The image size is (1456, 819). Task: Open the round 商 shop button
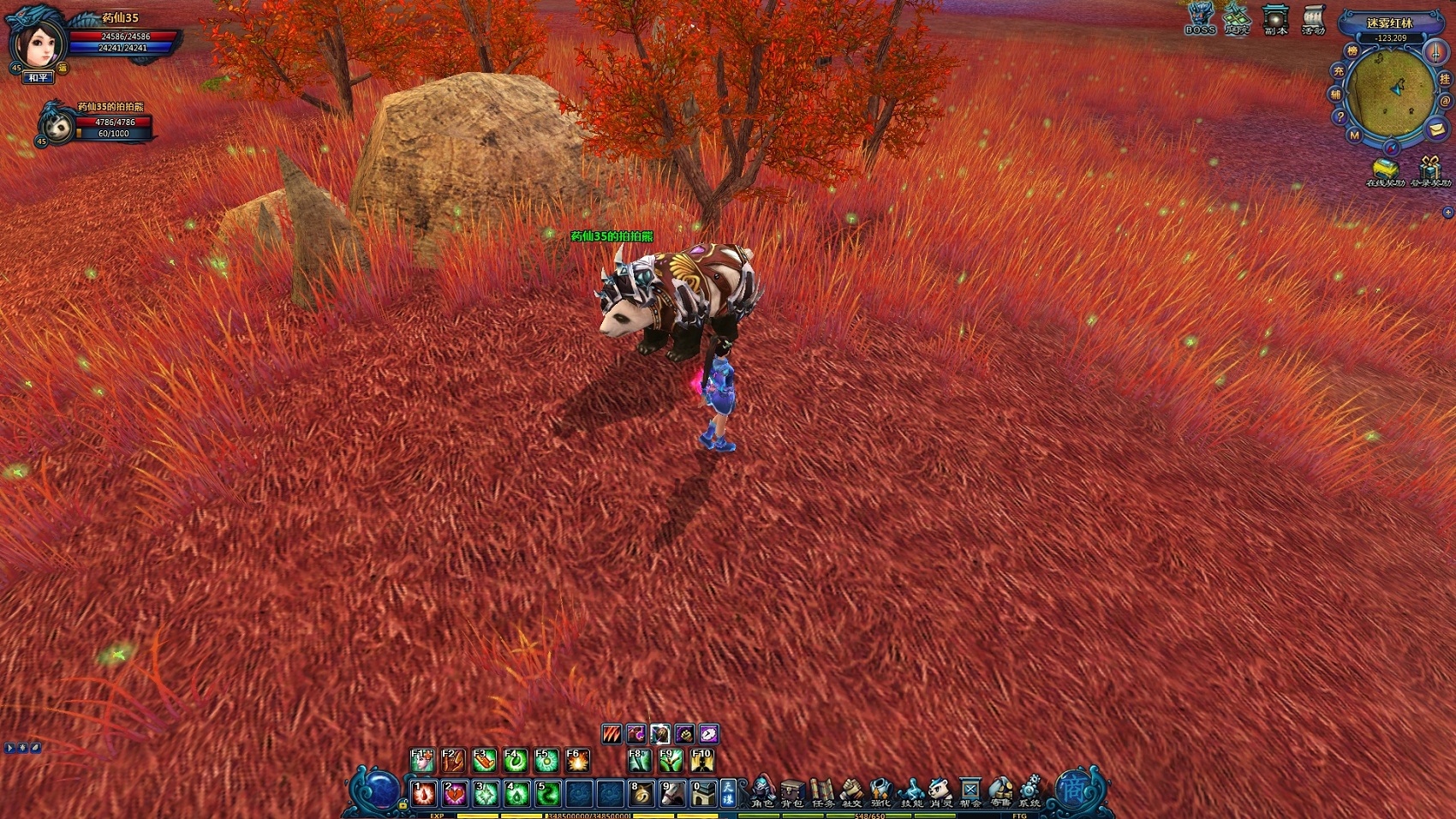pos(1074,788)
